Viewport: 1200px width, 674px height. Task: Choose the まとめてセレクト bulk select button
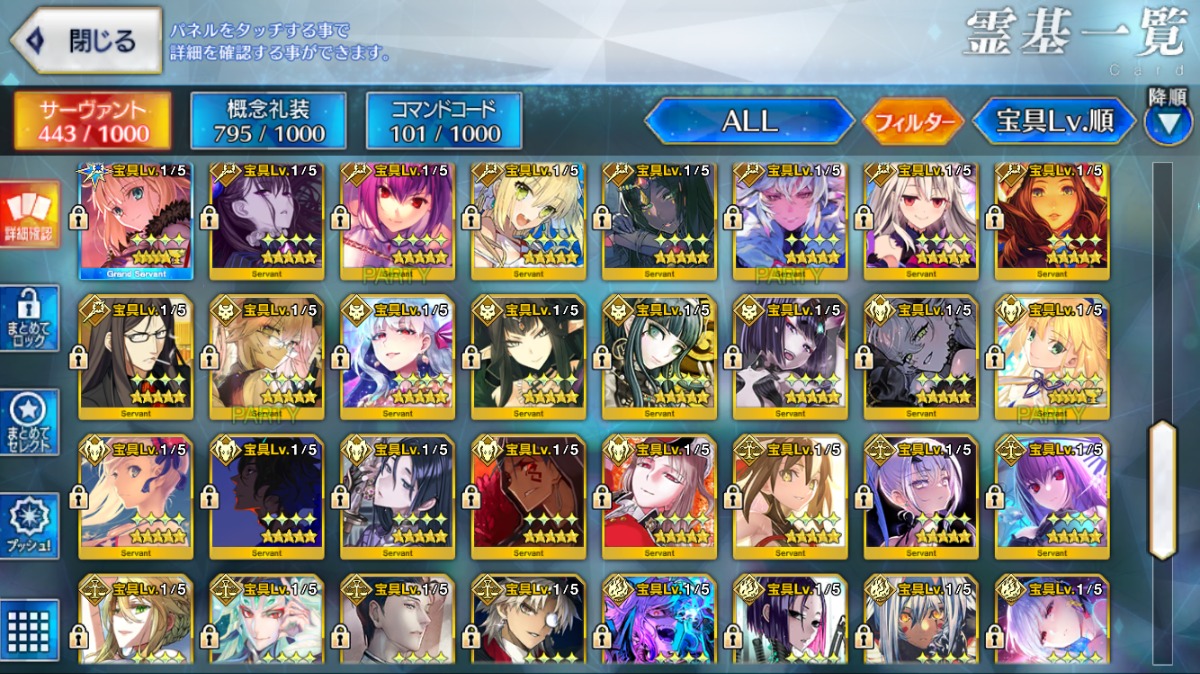coord(29,422)
